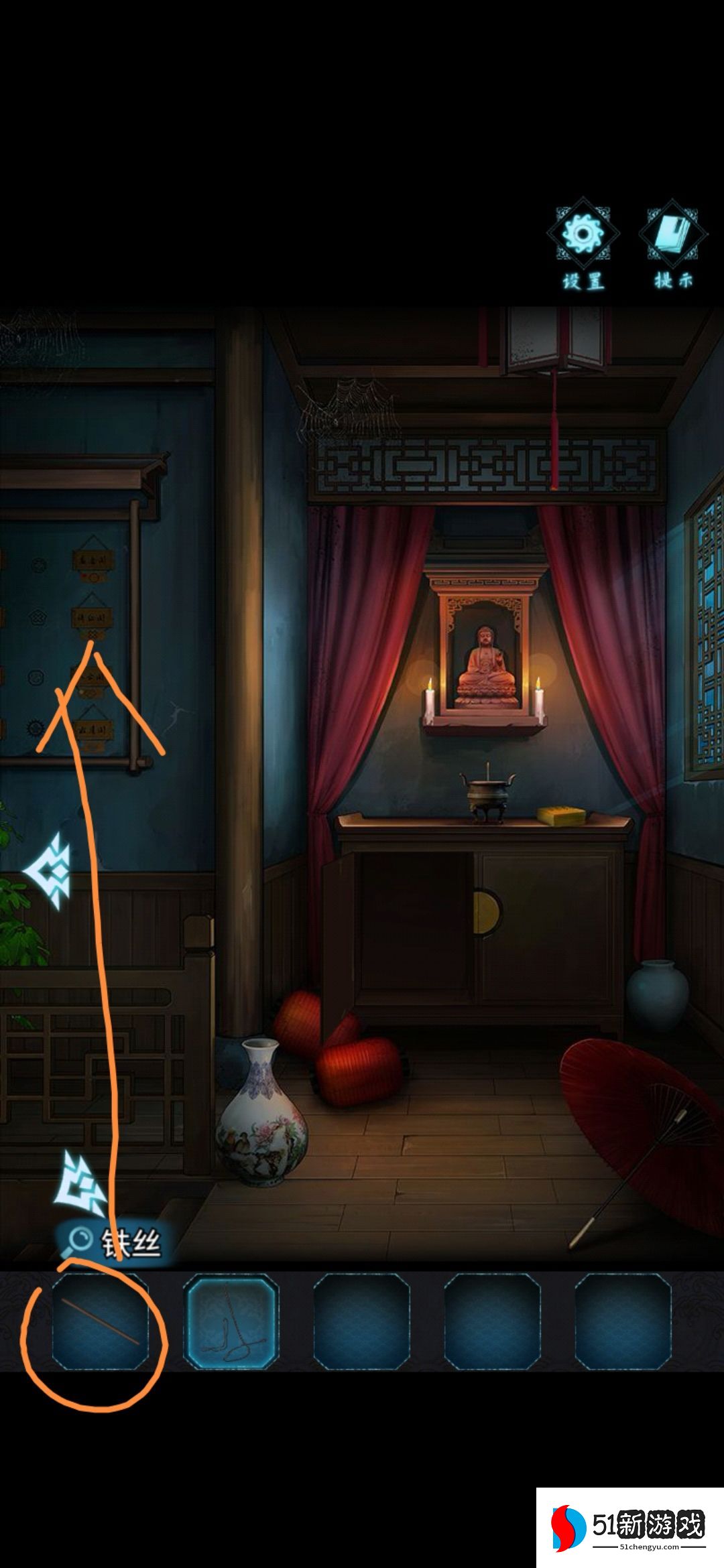724x1568 pixels.
Task: Select the highlighted rope inventory slot
Action: point(231,1321)
